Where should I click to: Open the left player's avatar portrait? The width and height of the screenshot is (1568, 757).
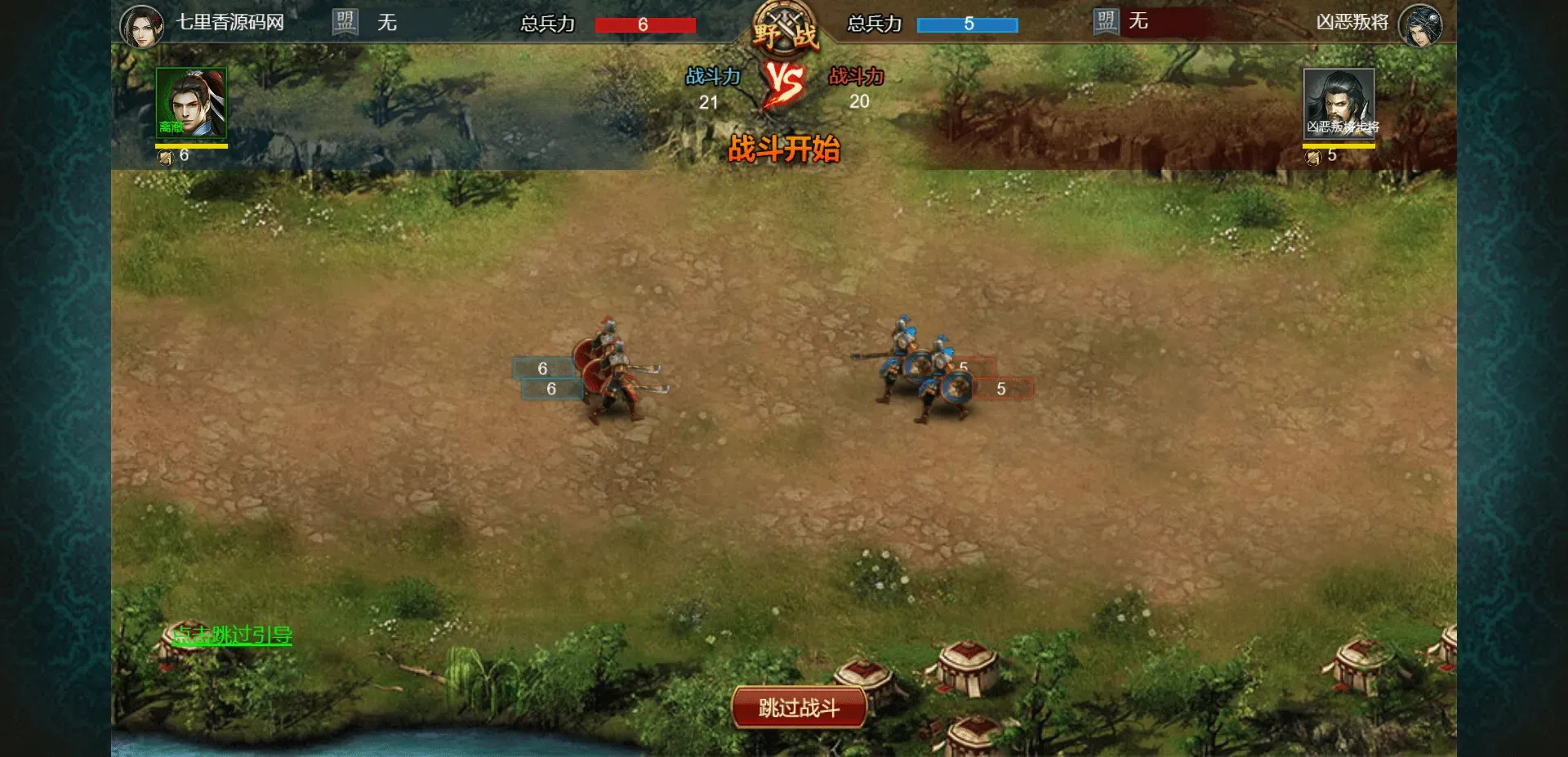point(143,24)
